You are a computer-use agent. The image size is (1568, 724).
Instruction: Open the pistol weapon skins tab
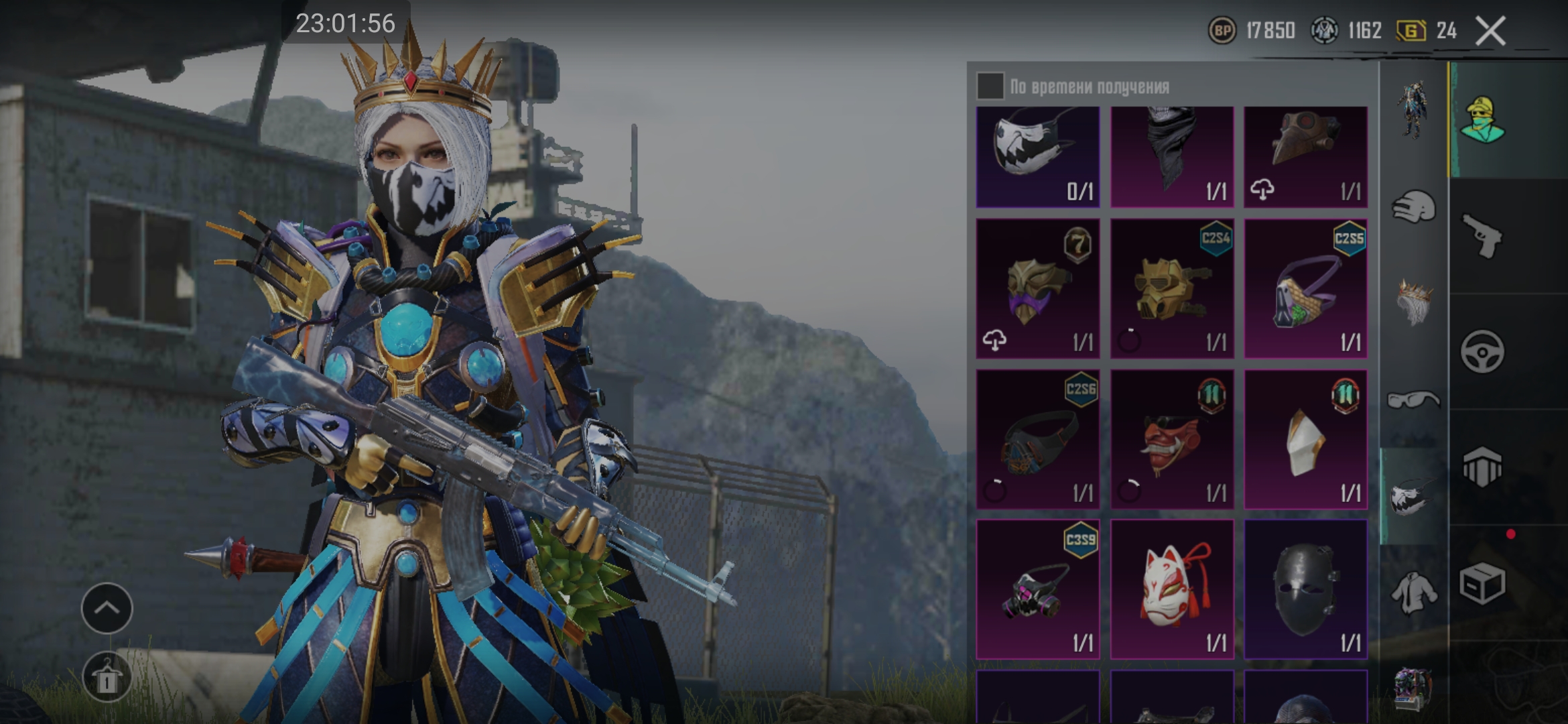point(1482,236)
